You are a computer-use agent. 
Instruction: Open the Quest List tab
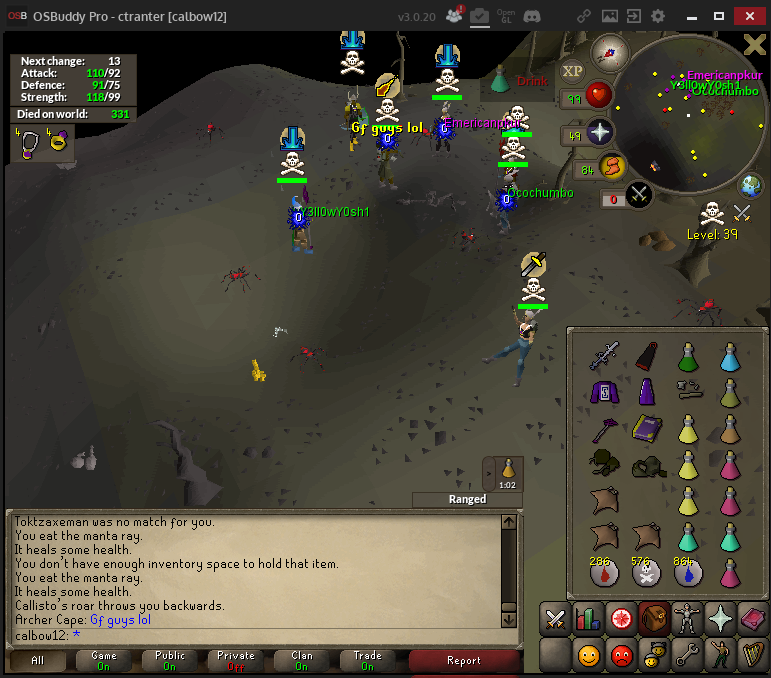[621, 620]
